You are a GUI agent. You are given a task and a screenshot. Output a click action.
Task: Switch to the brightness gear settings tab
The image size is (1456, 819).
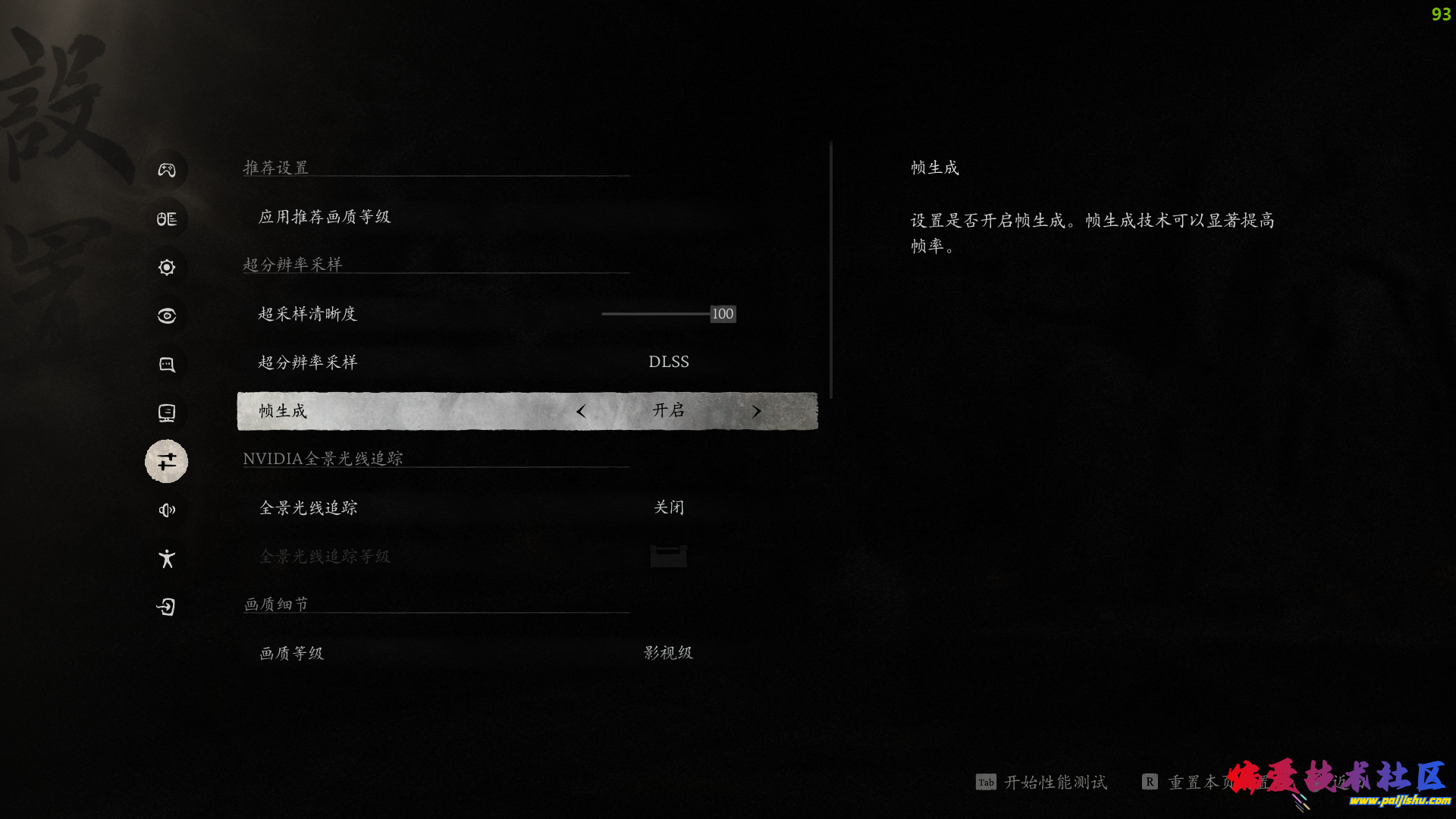[x=167, y=267]
